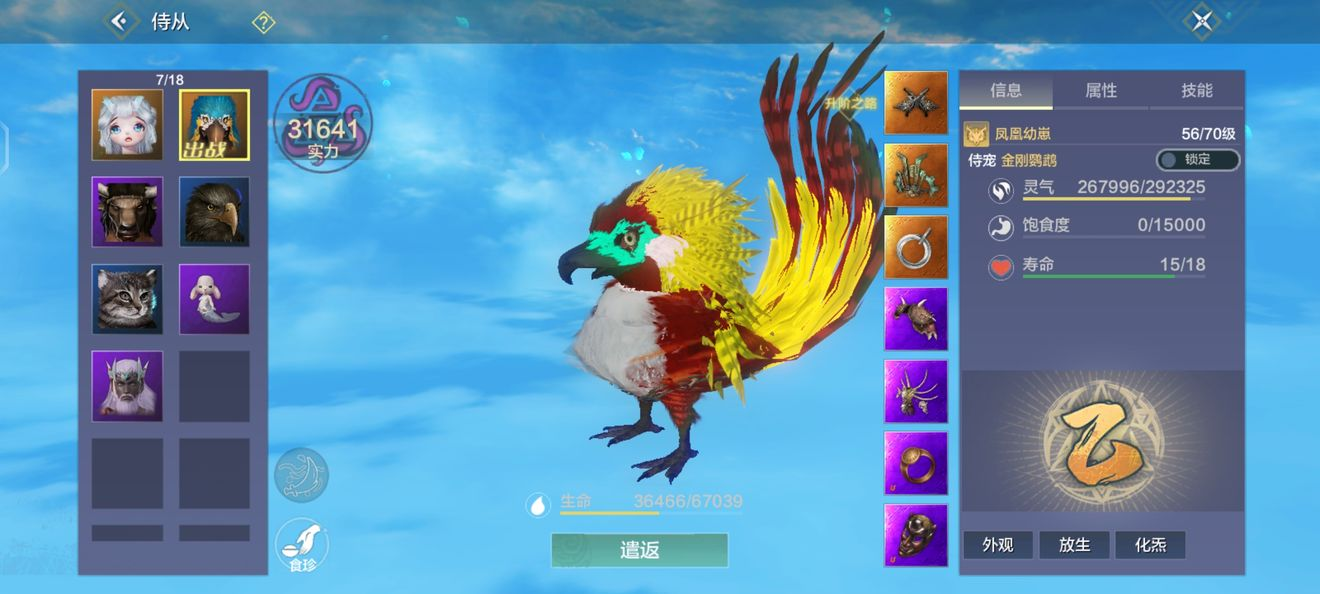Select the gold ring equipment slot
1320x594 pixels.
tap(915, 463)
